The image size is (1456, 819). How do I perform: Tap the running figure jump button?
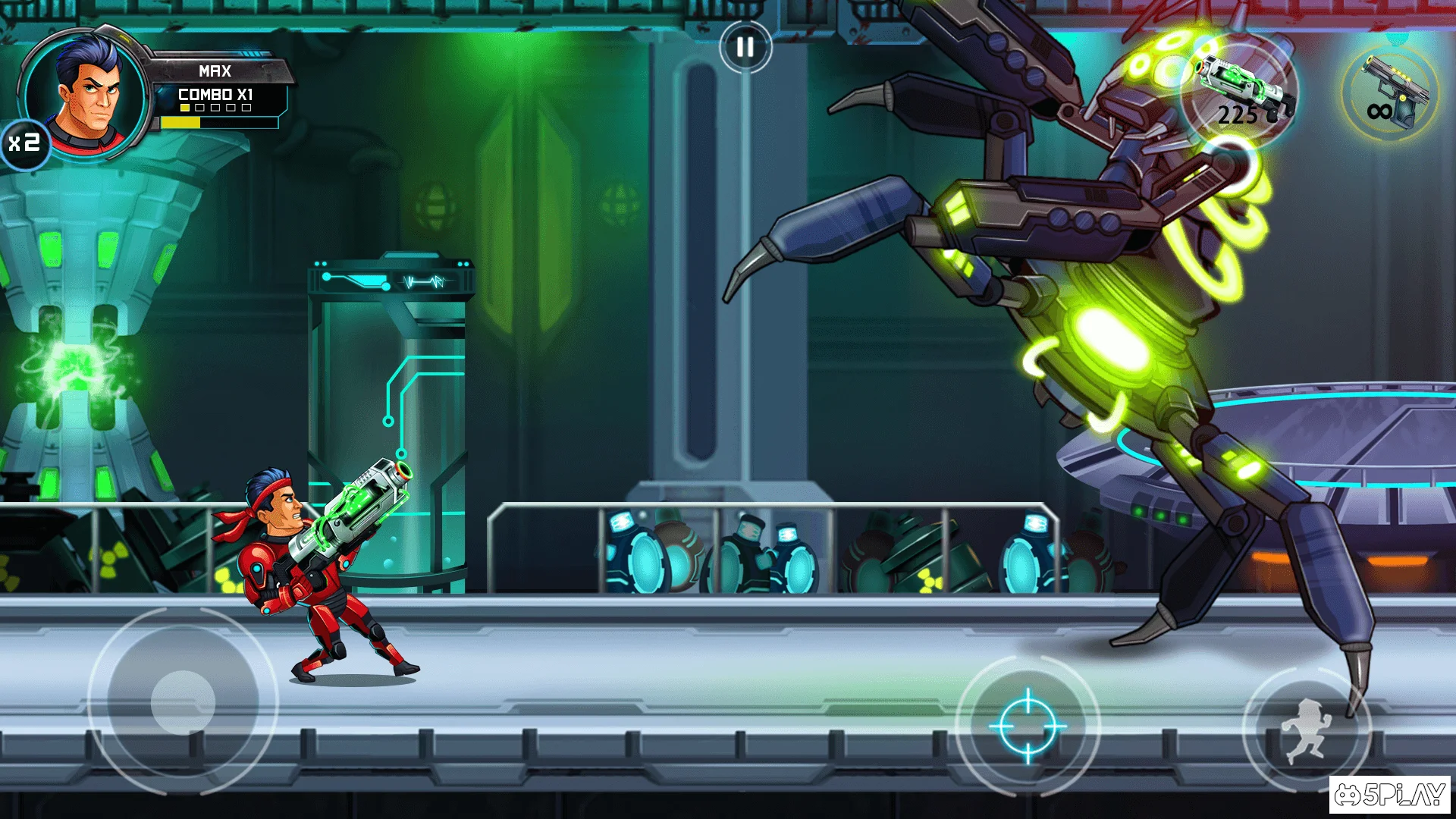1307,730
